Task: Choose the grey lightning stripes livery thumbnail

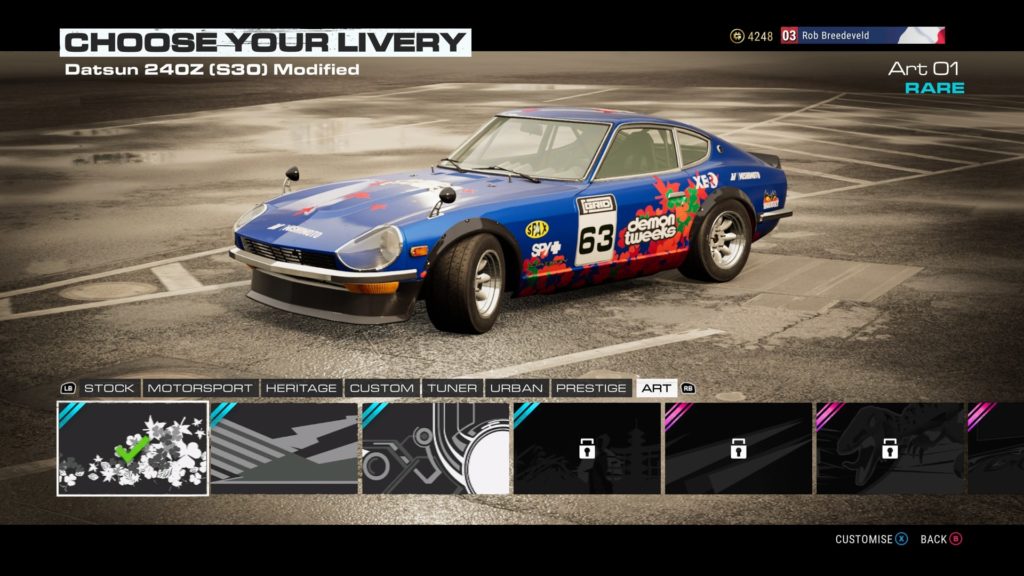Action: (284, 448)
